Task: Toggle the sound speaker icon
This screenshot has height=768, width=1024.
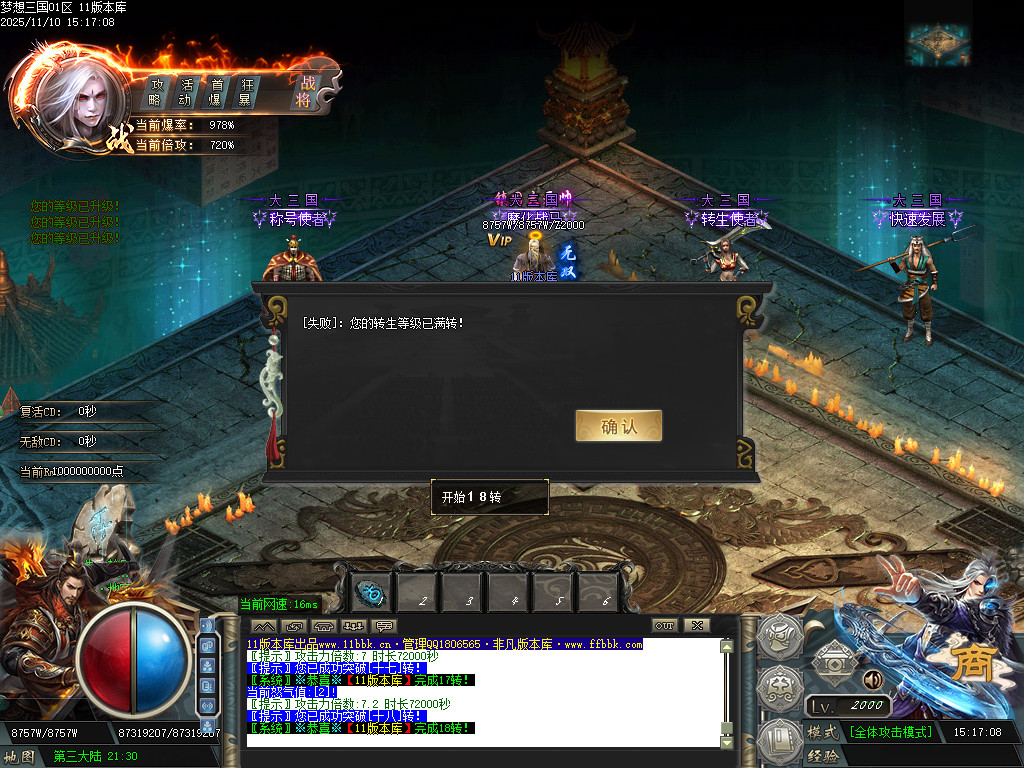Action: click(872, 680)
